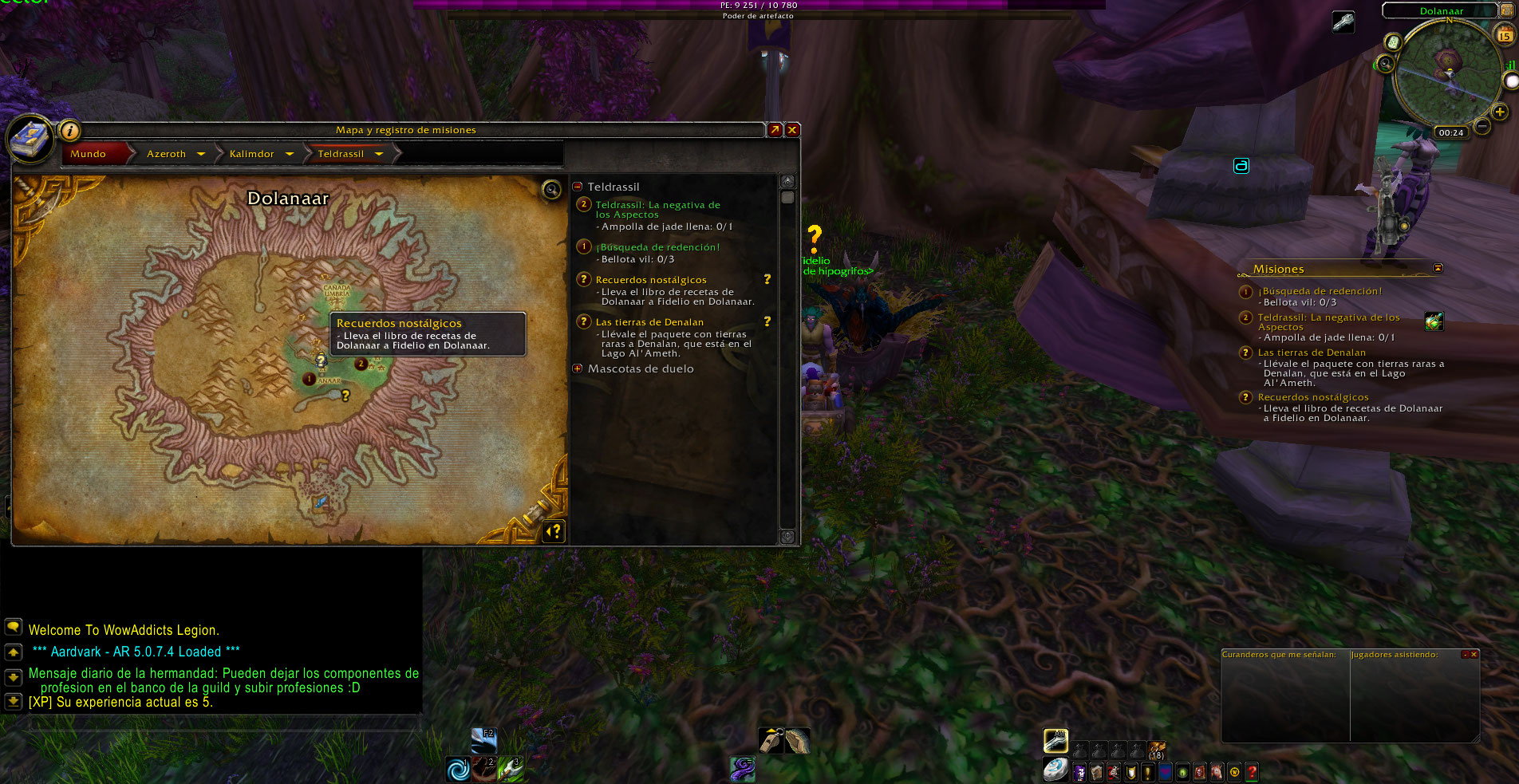Close the map and quest log window
Screen dimensions: 1519x784
(792, 130)
